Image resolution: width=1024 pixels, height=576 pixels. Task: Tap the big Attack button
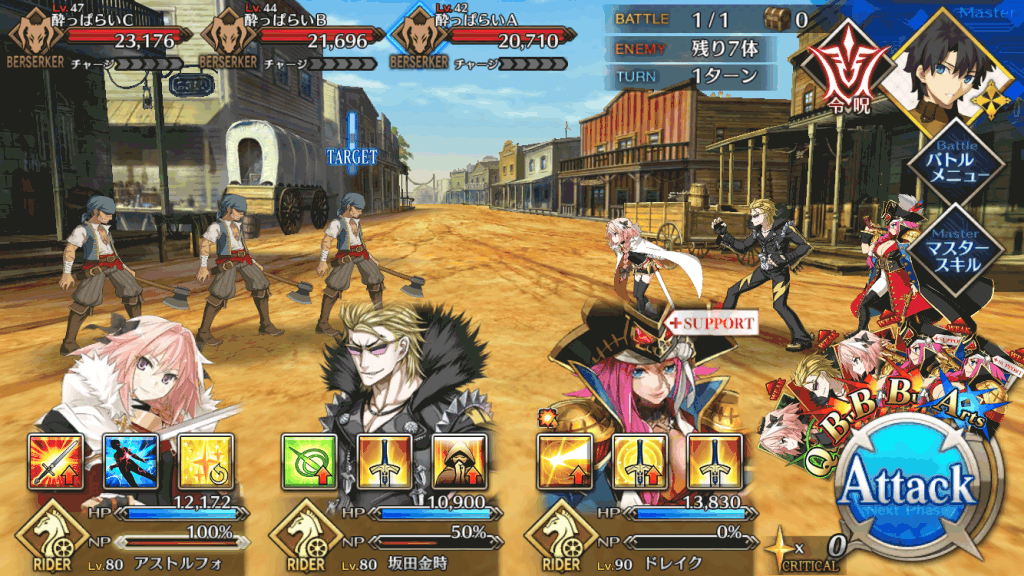(908, 488)
